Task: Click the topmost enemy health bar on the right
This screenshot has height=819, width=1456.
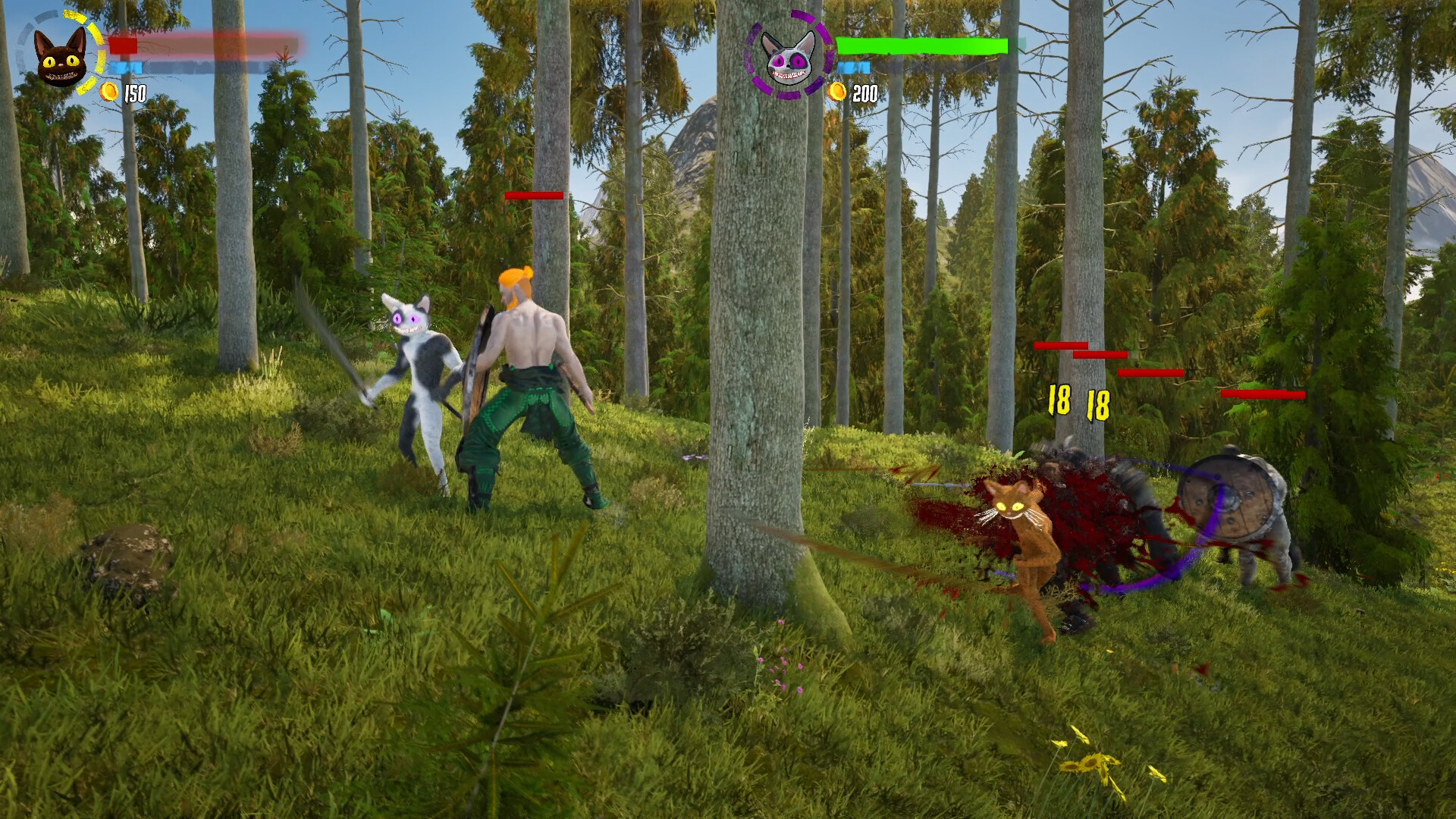Action: click(1062, 344)
